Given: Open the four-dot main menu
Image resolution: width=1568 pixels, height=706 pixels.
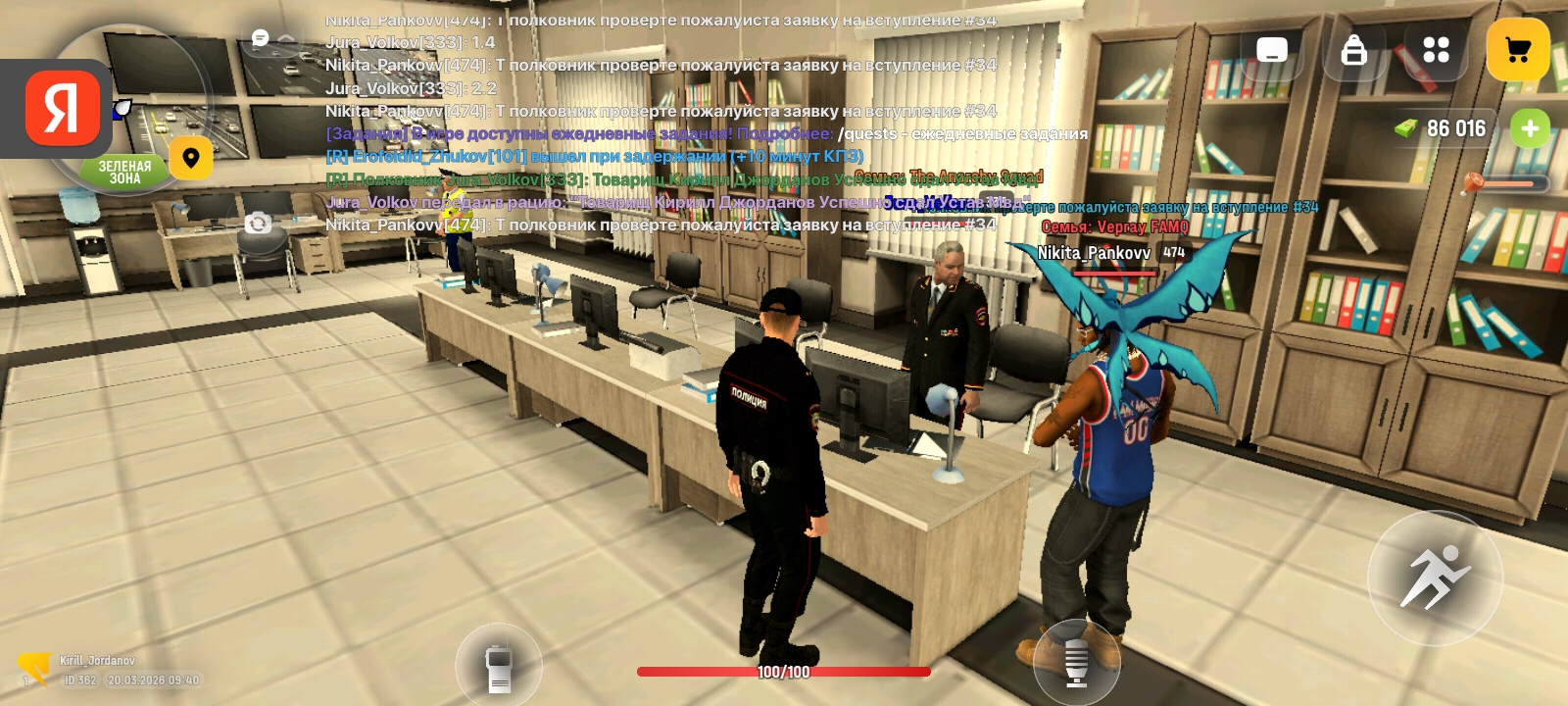Looking at the screenshot, I should (x=1436, y=50).
